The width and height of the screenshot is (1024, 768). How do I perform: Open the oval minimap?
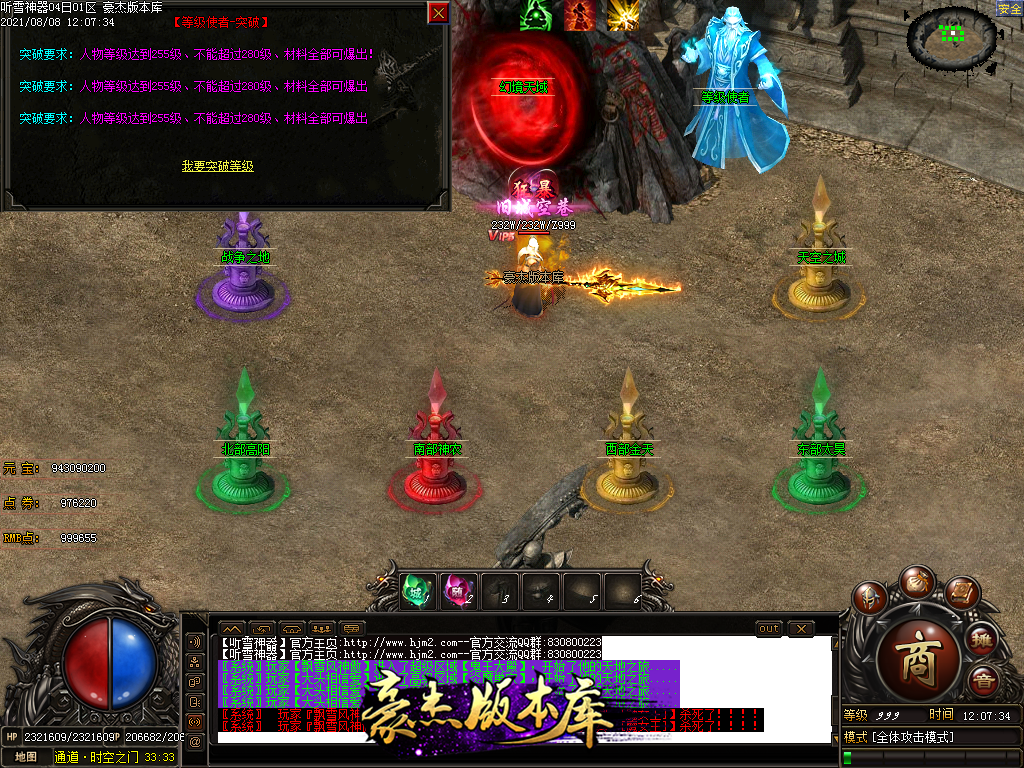[x=951, y=37]
